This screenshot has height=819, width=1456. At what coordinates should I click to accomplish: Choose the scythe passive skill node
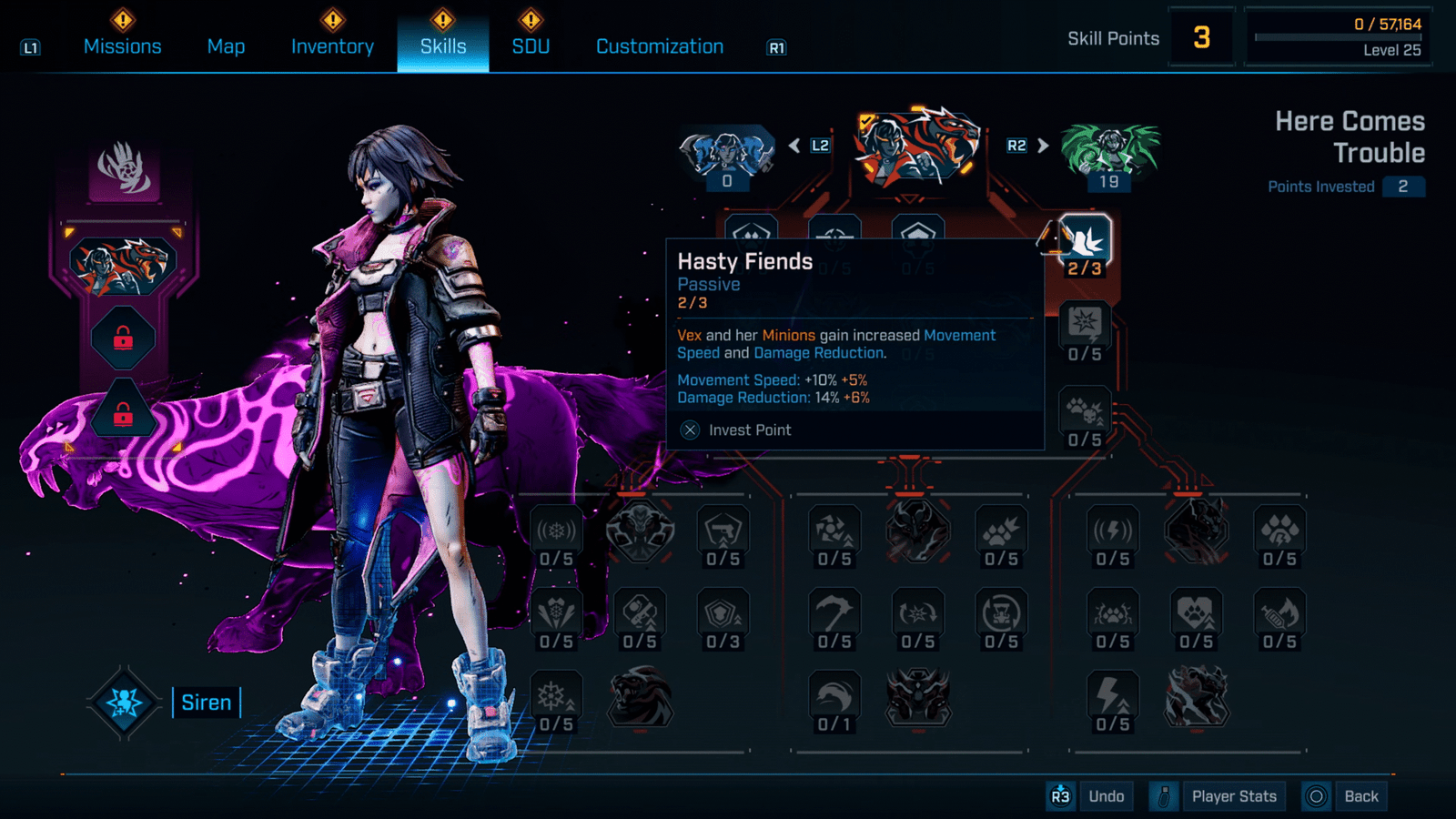834,614
